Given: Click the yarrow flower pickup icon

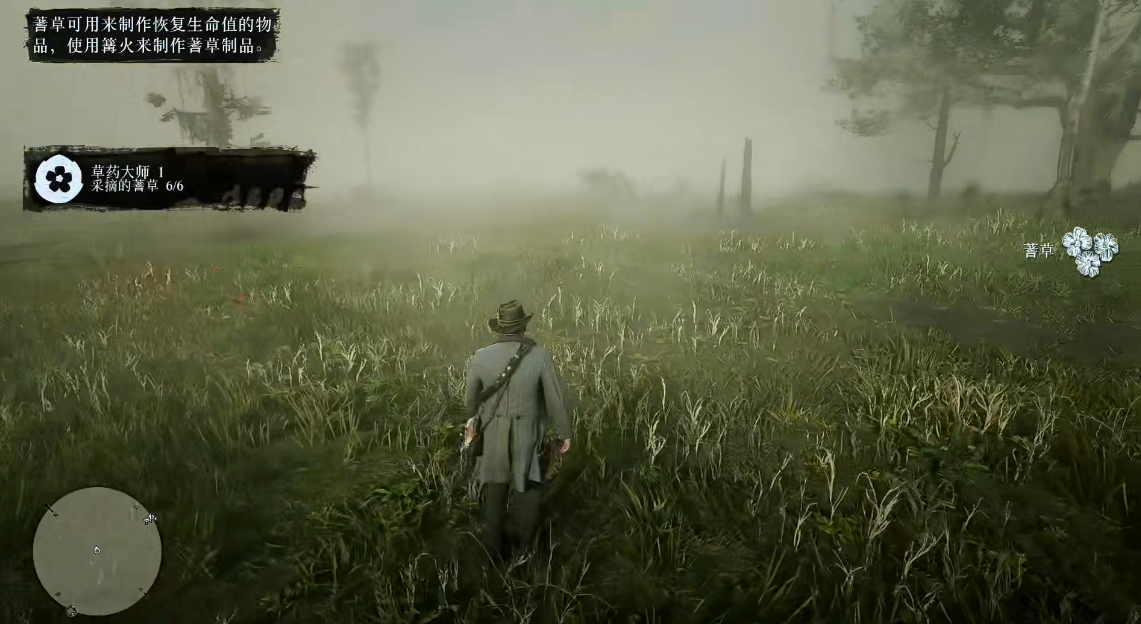Looking at the screenshot, I should (x=1090, y=251).
